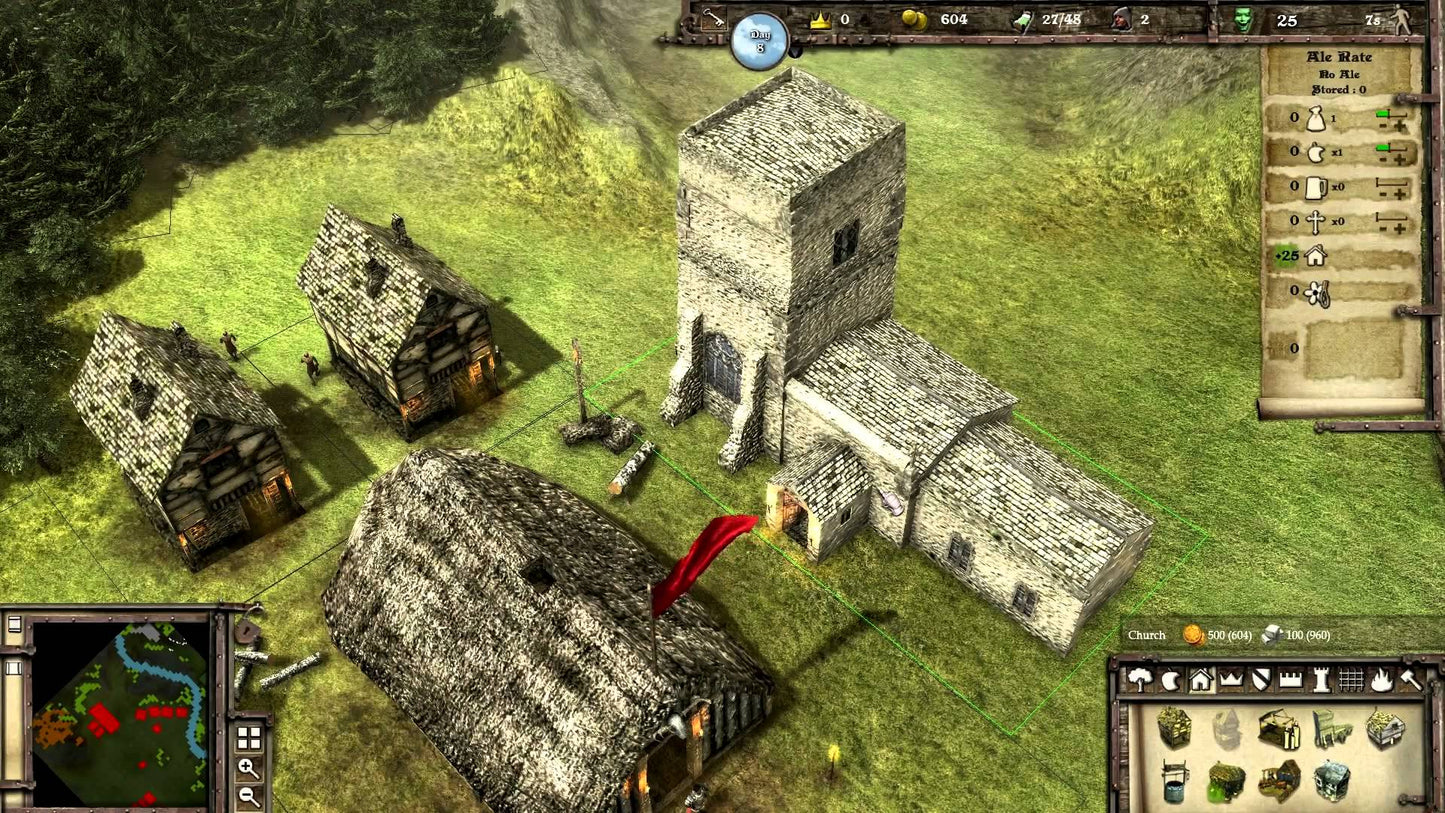
Task: Click the Day 8 calendar orb
Action: [760, 40]
